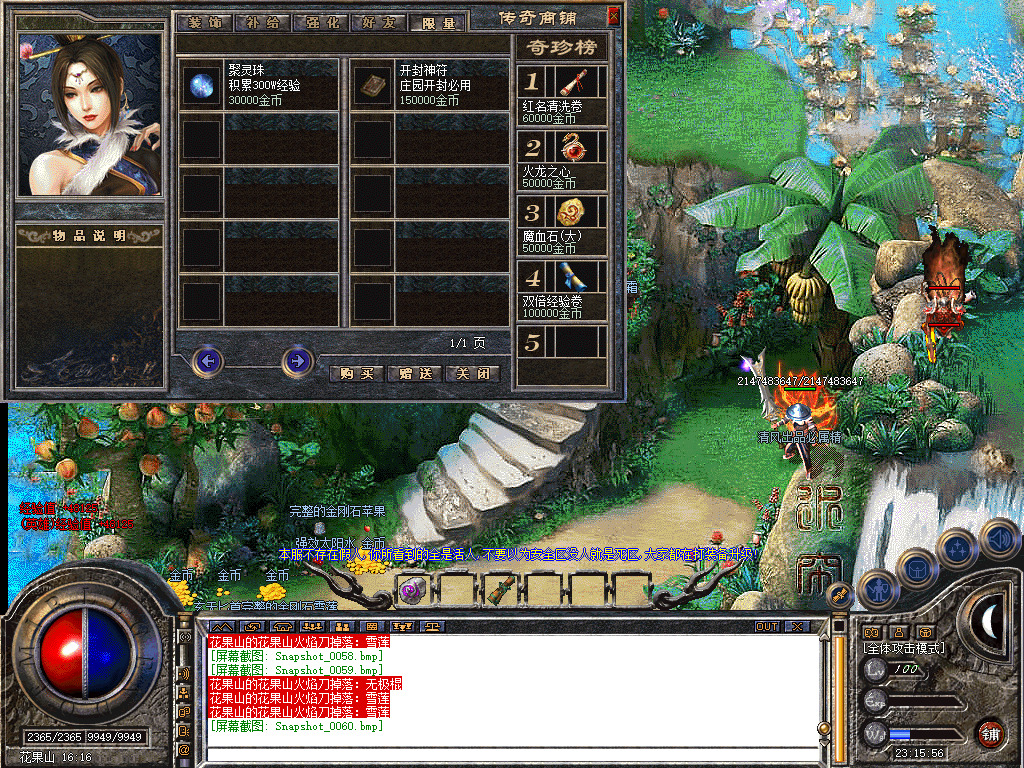Choose the 限量 limited tab
Viewport: 1024px width, 768px height.
pos(438,22)
